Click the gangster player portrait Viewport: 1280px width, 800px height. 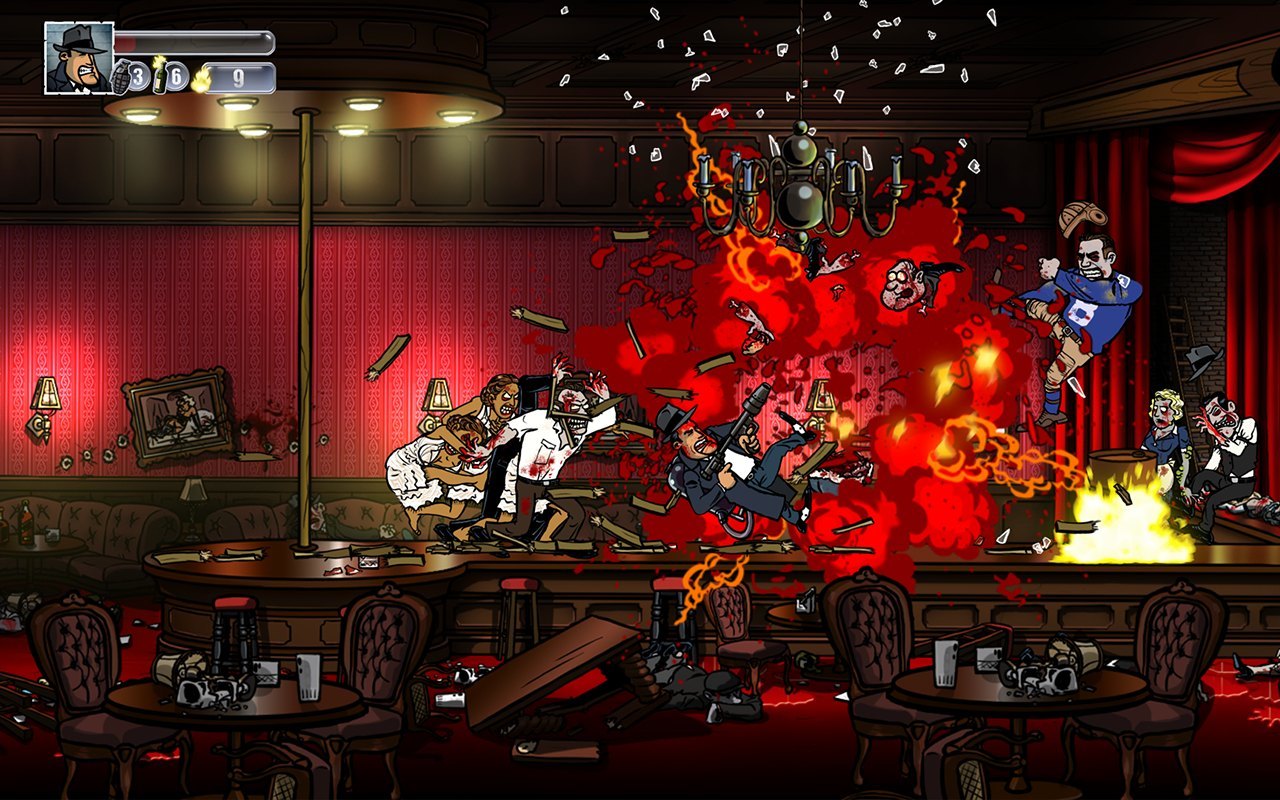coord(79,58)
